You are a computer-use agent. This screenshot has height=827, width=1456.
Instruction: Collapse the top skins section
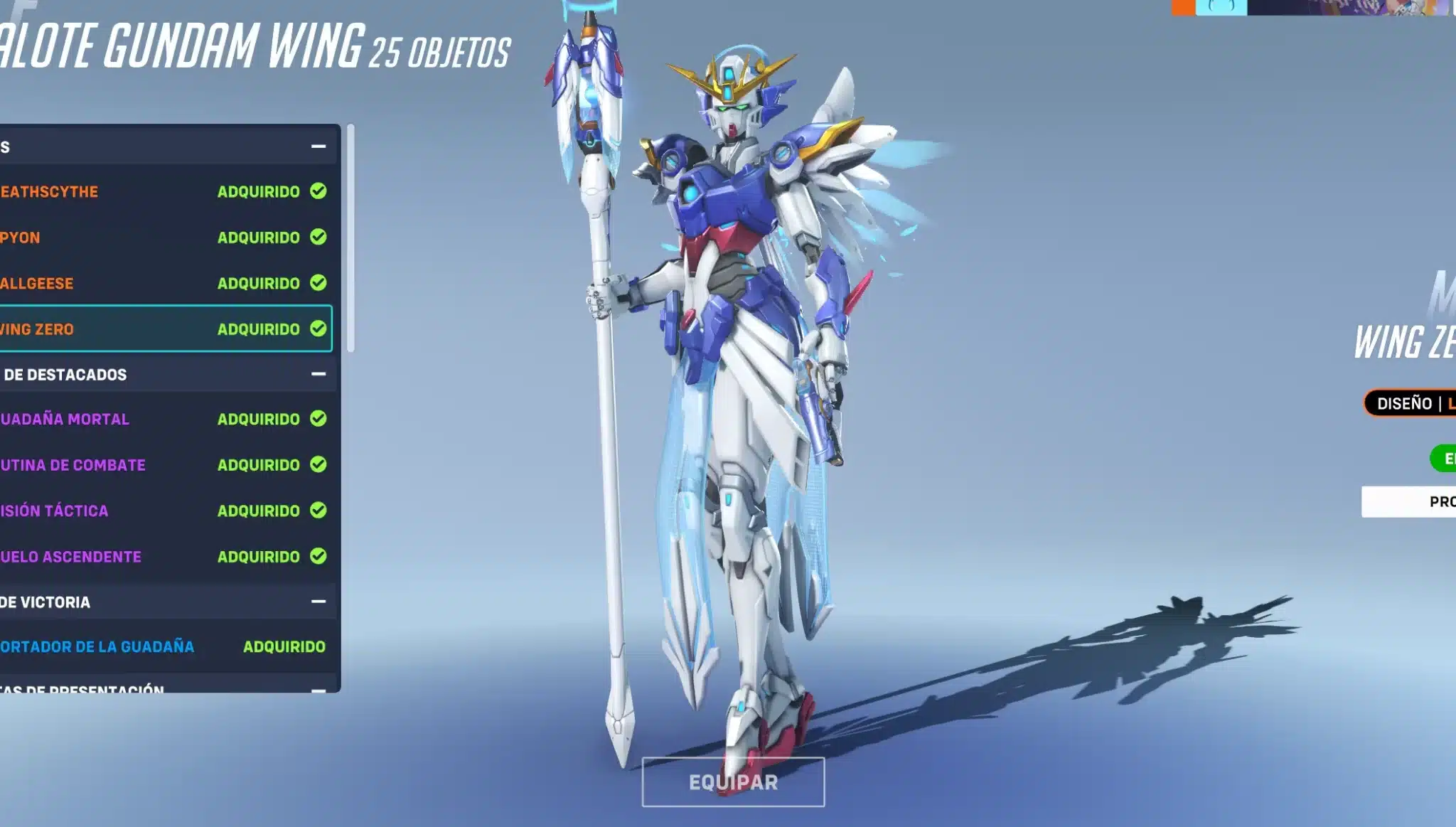click(318, 146)
